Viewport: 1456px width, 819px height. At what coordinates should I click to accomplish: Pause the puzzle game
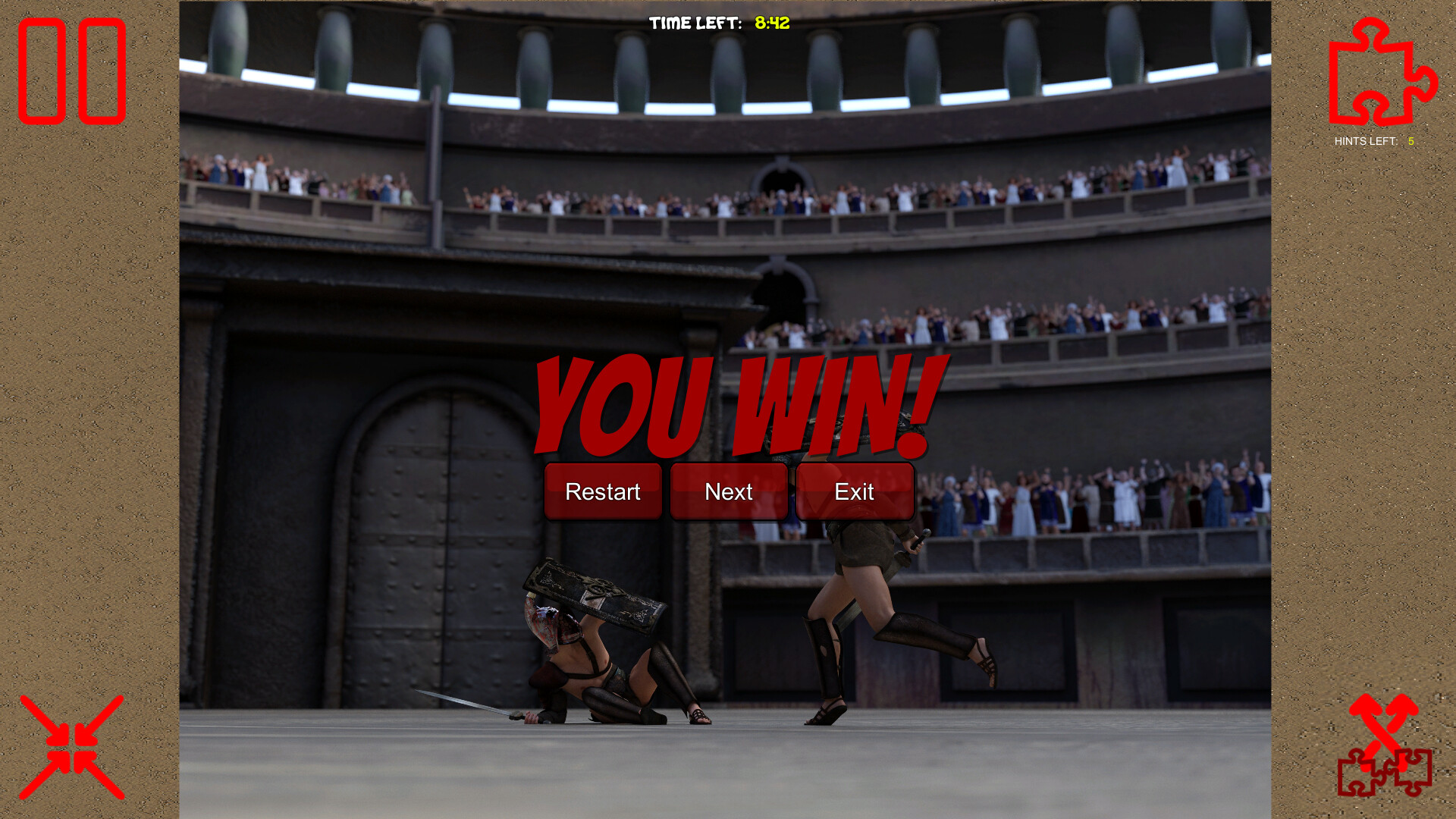72,71
